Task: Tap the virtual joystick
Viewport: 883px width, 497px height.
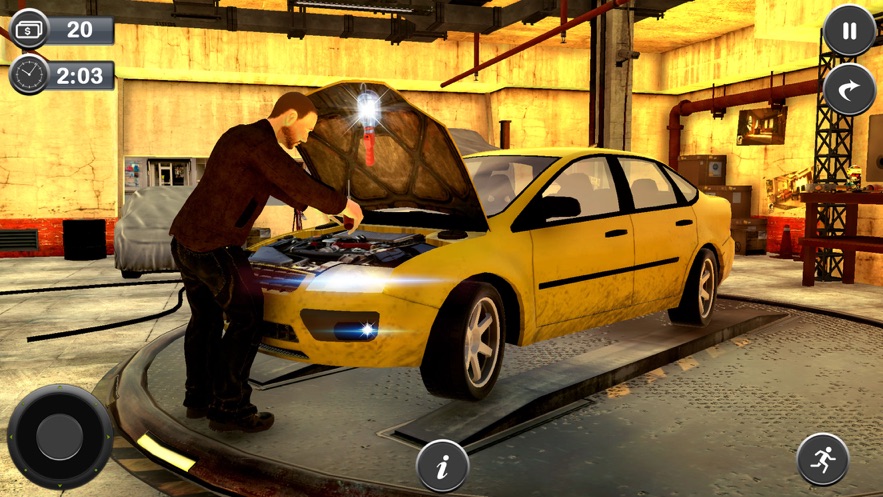Action: 59,437
